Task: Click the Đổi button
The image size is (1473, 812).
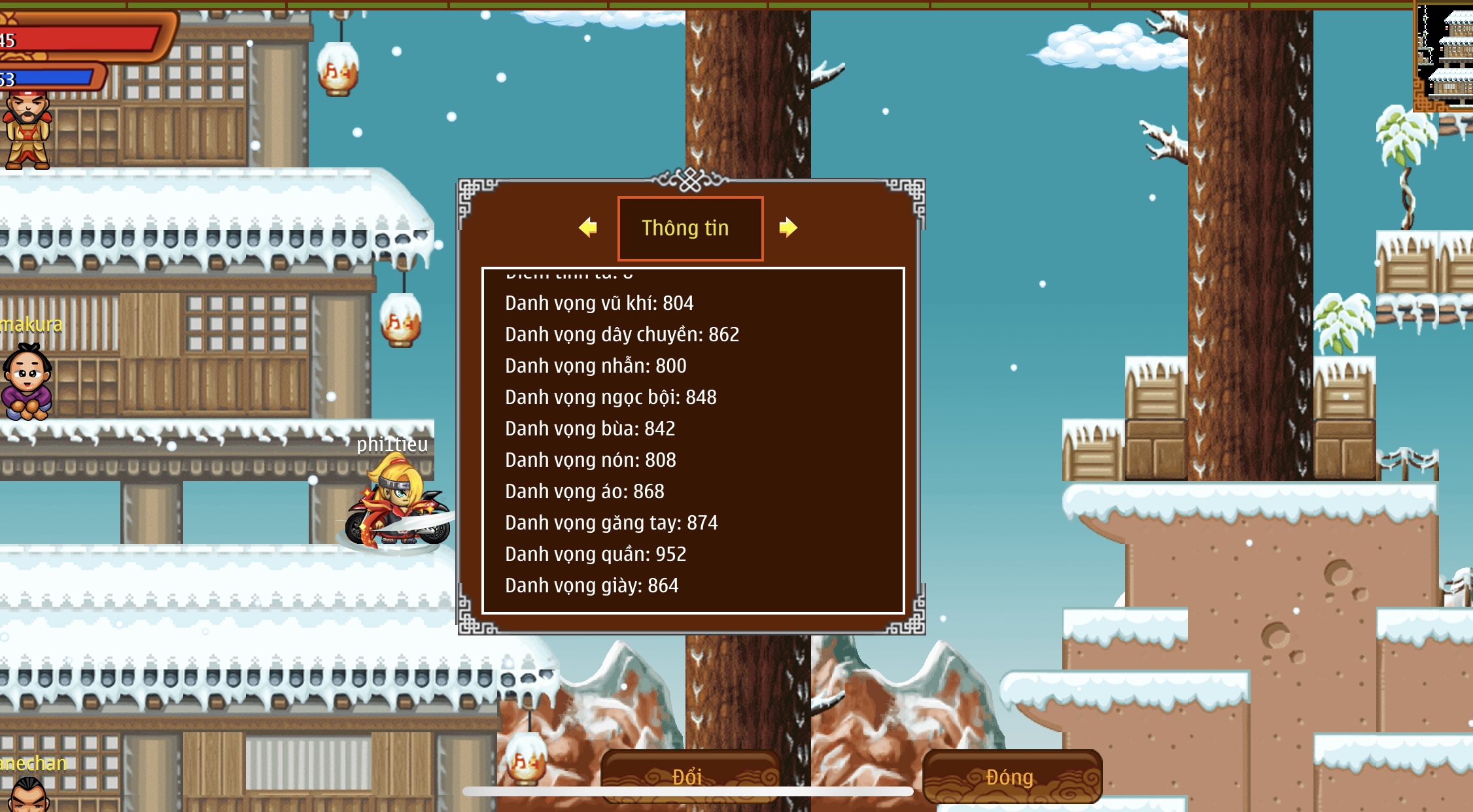Action: click(x=689, y=776)
